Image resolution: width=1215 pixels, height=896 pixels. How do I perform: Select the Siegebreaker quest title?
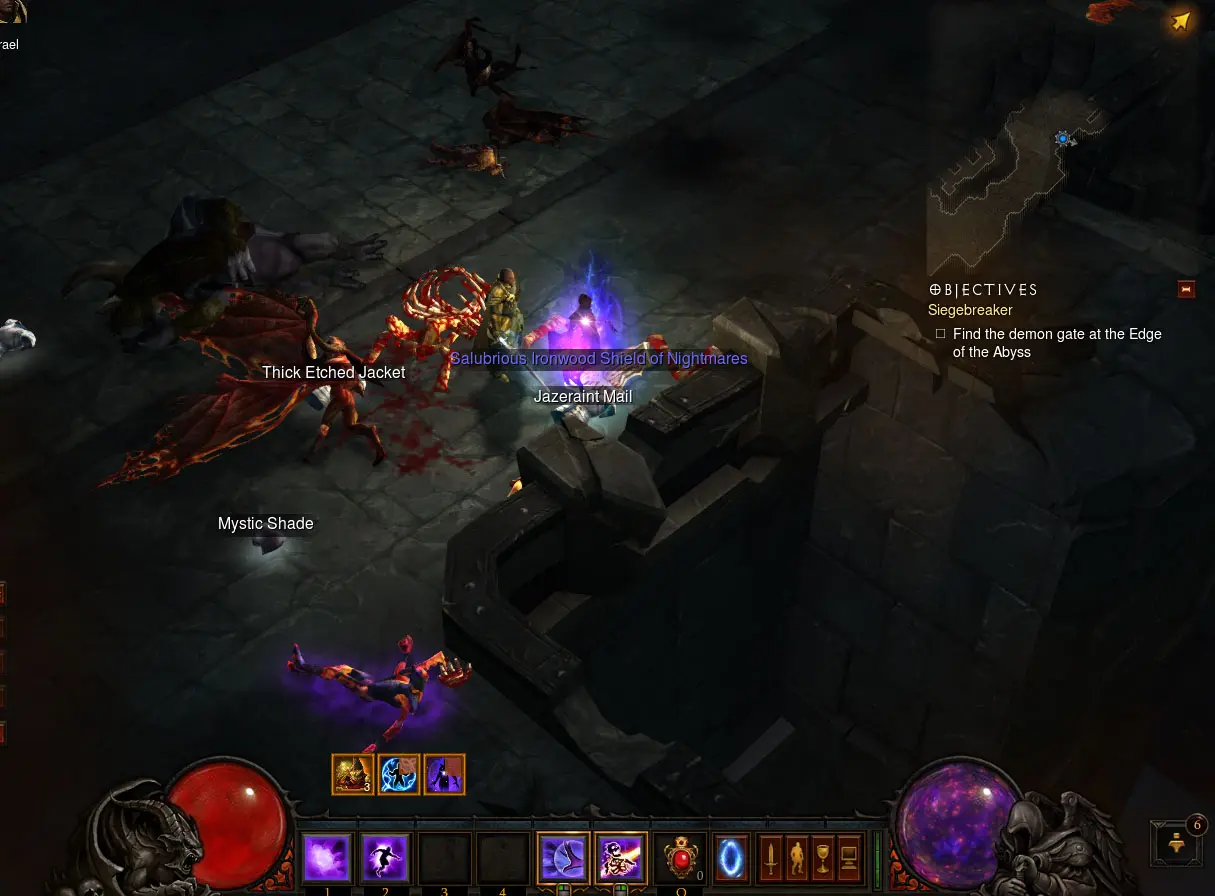tap(970, 311)
